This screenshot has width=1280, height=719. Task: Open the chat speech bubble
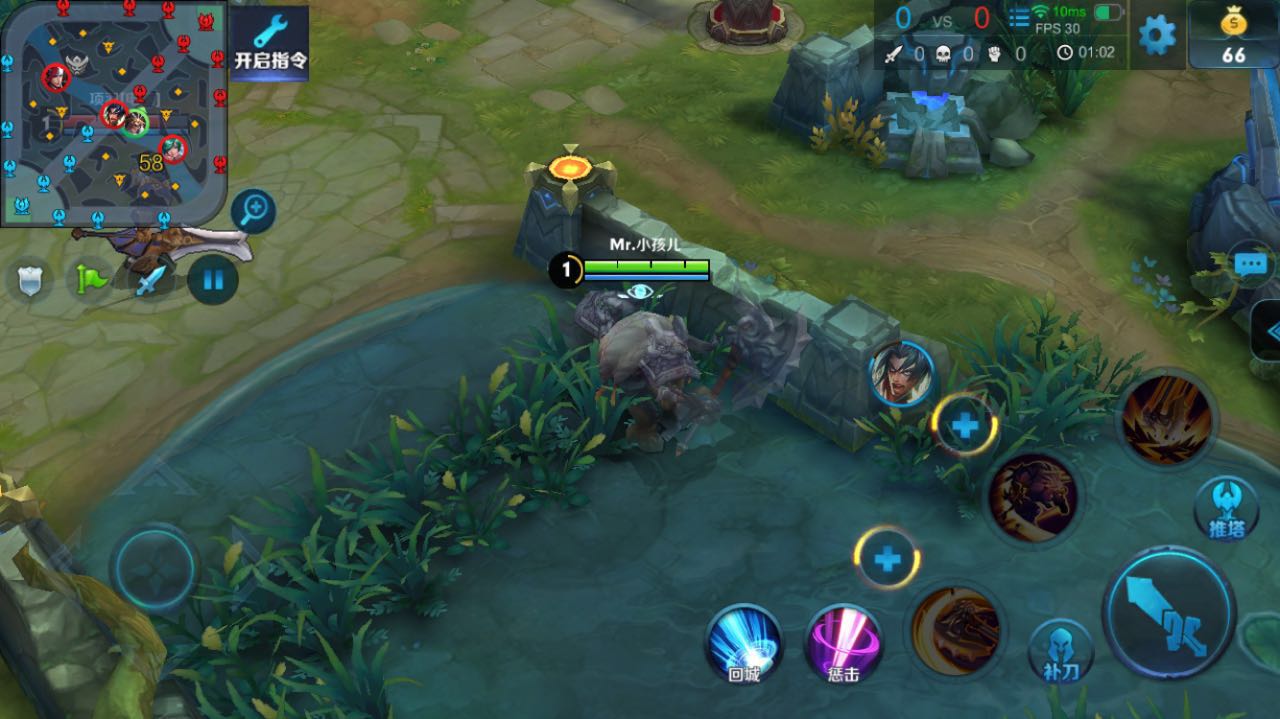1250,265
